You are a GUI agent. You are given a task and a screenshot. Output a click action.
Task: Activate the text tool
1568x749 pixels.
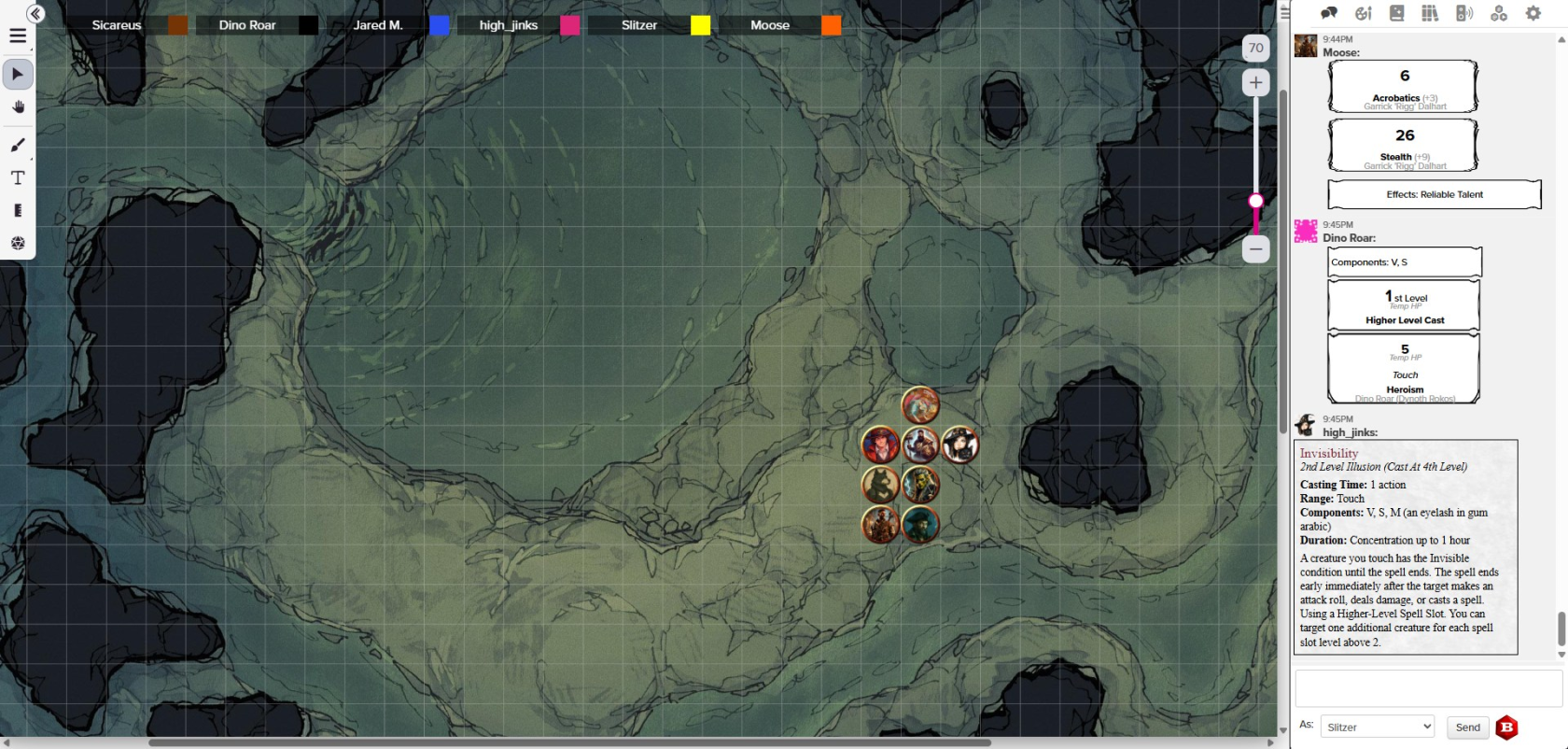pyautogui.click(x=18, y=177)
